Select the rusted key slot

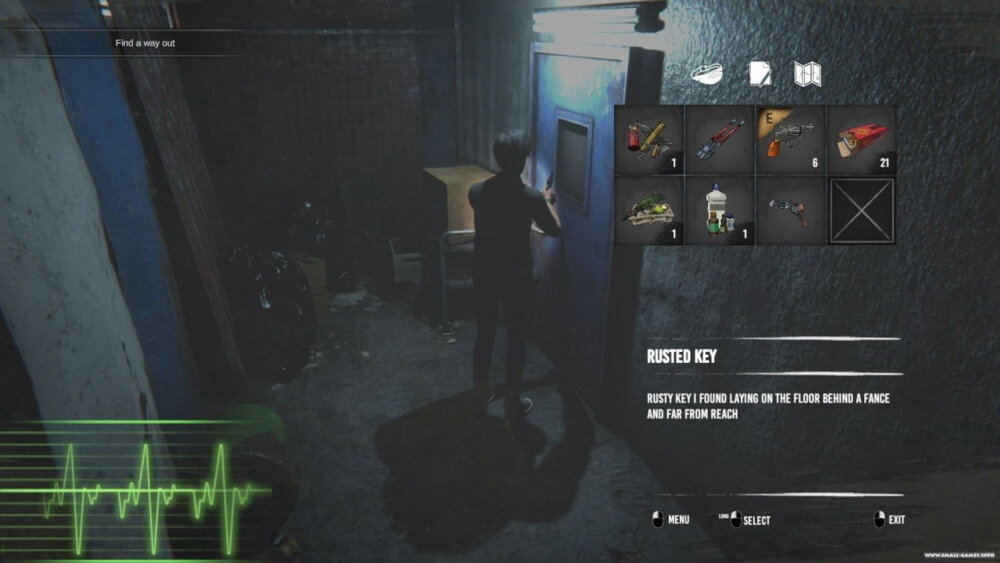[x=791, y=210]
